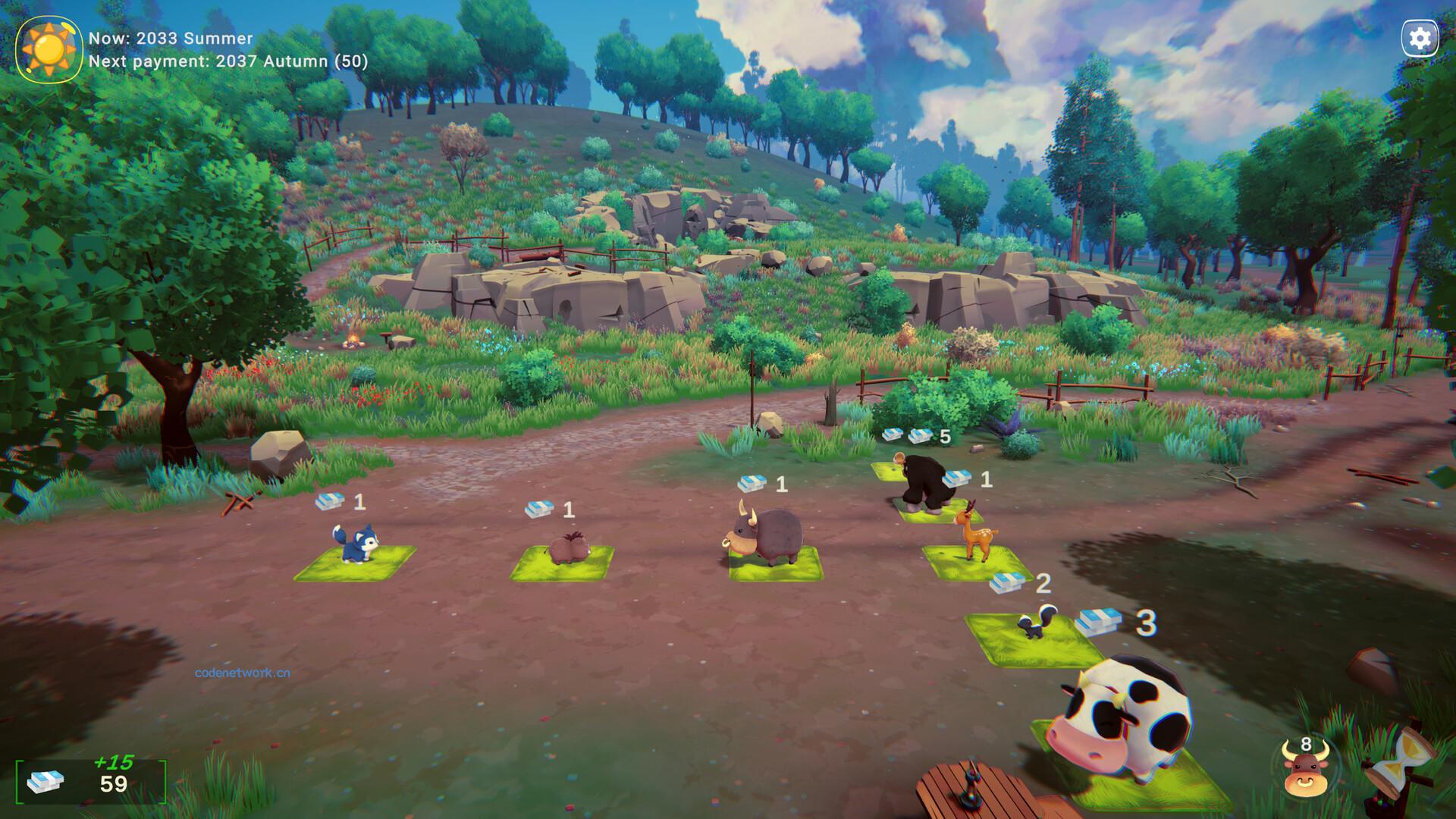The height and width of the screenshot is (819, 1456).
Task: Select the blue wolf pup on its tile
Action: [354, 547]
